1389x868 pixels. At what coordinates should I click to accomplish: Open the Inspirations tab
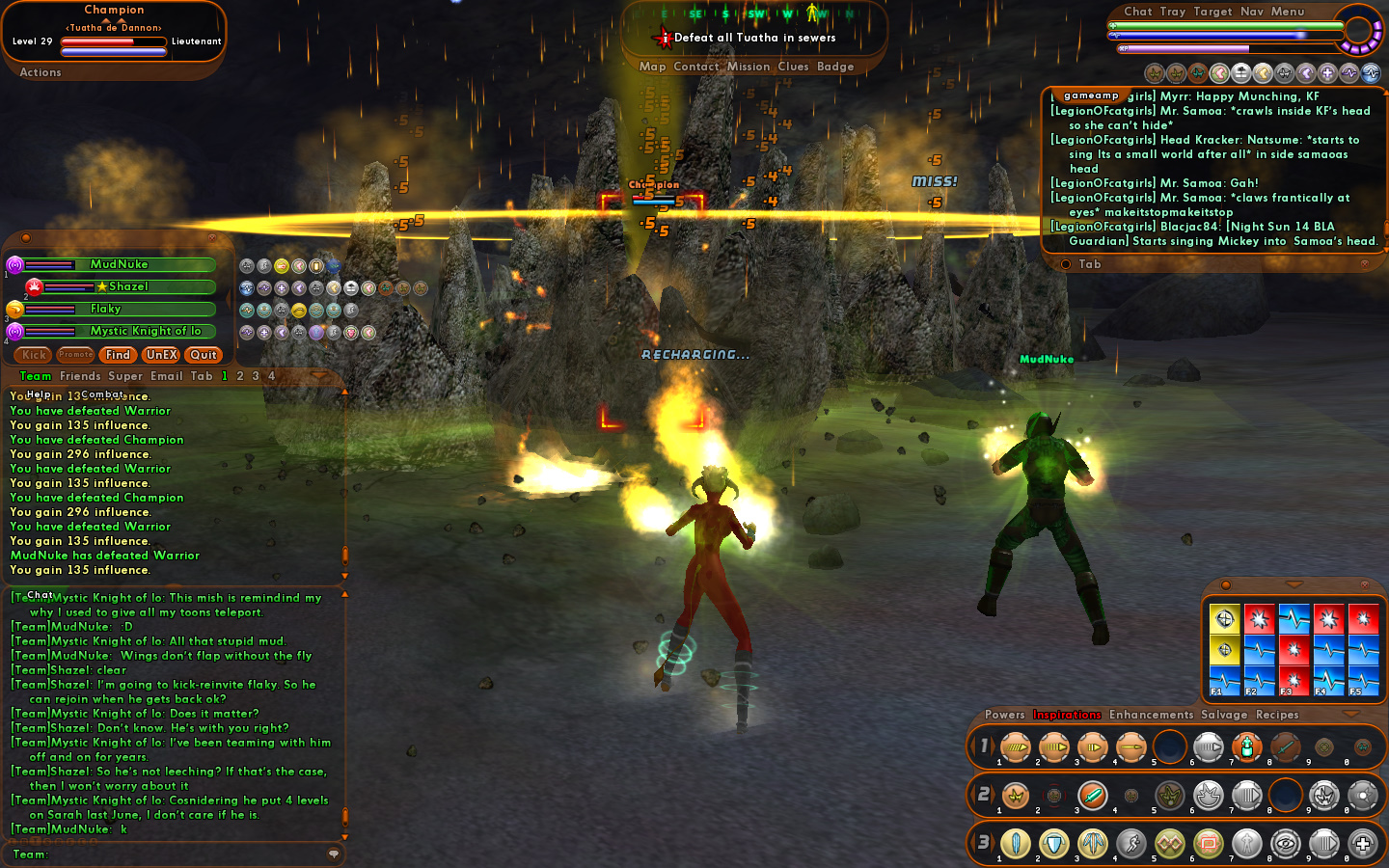tap(1067, 715)
